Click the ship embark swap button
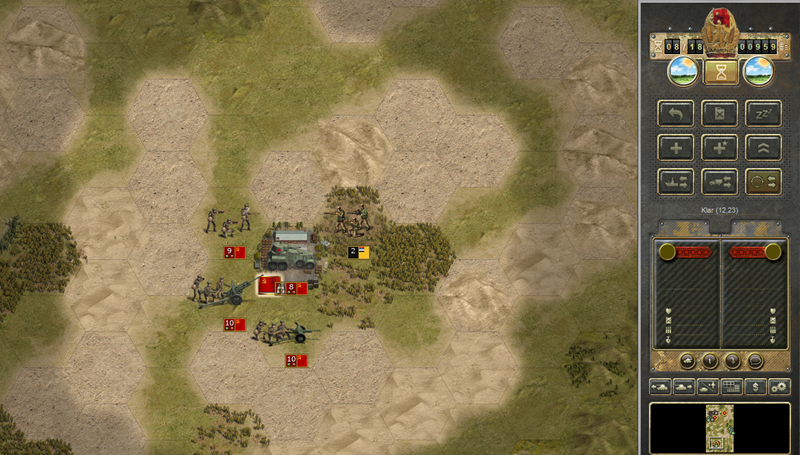 (x=675, y=181)
